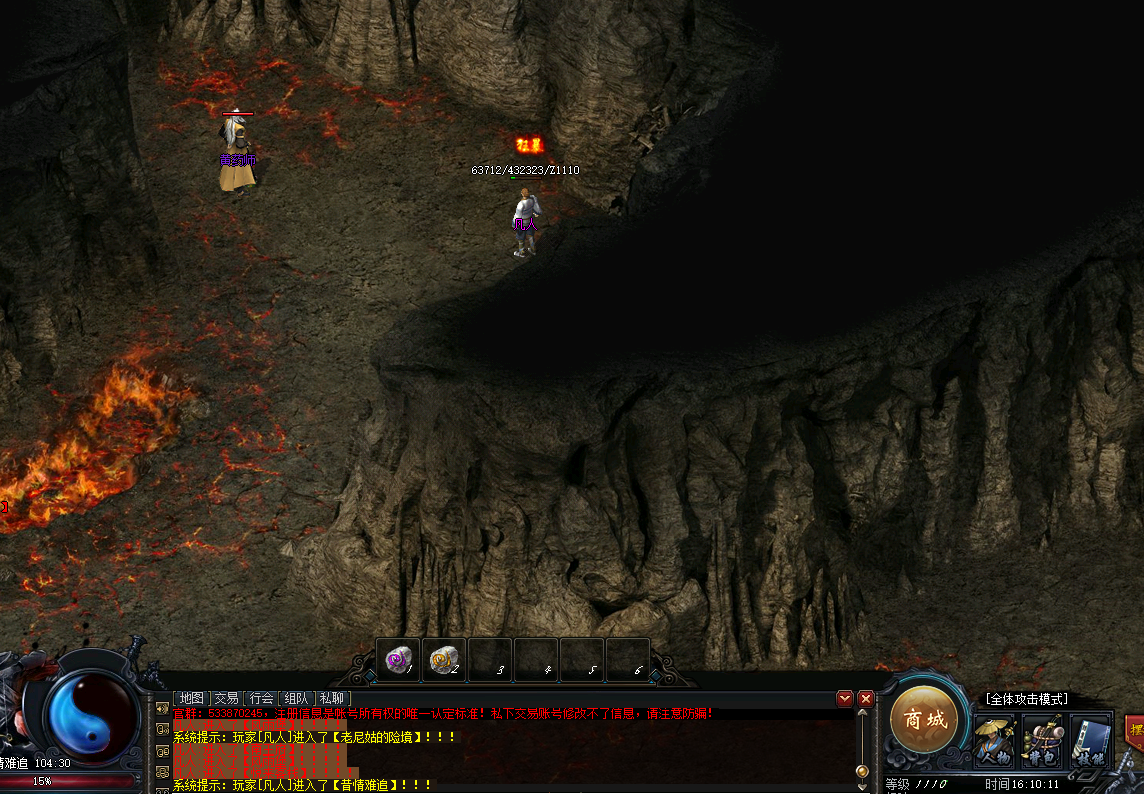Image resolution: width=1144 pixels, height=794 pixels.
Task: Collapse chat with the red down-arrow button
Action: 845,698
